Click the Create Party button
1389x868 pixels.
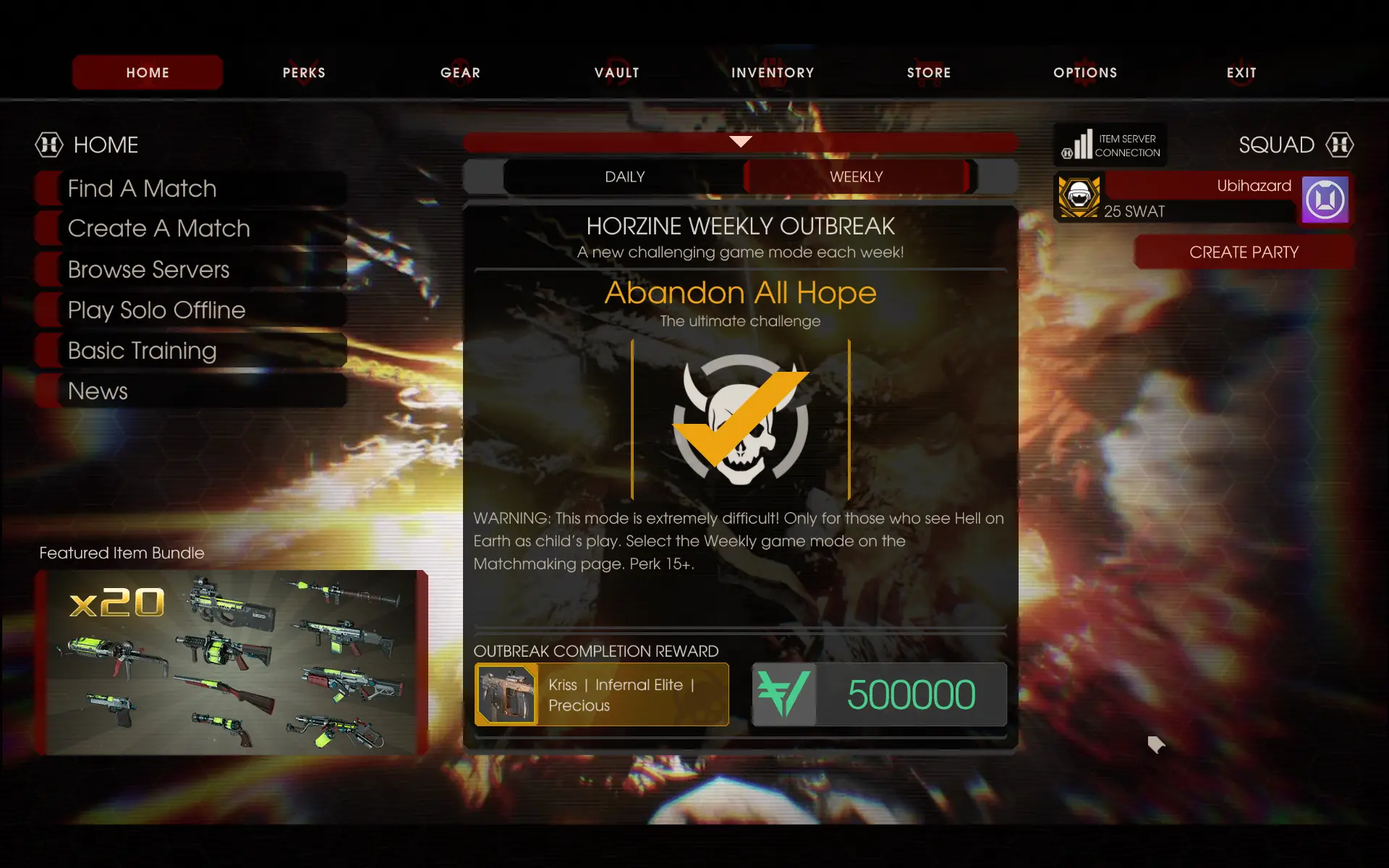tap(1244, 252)
